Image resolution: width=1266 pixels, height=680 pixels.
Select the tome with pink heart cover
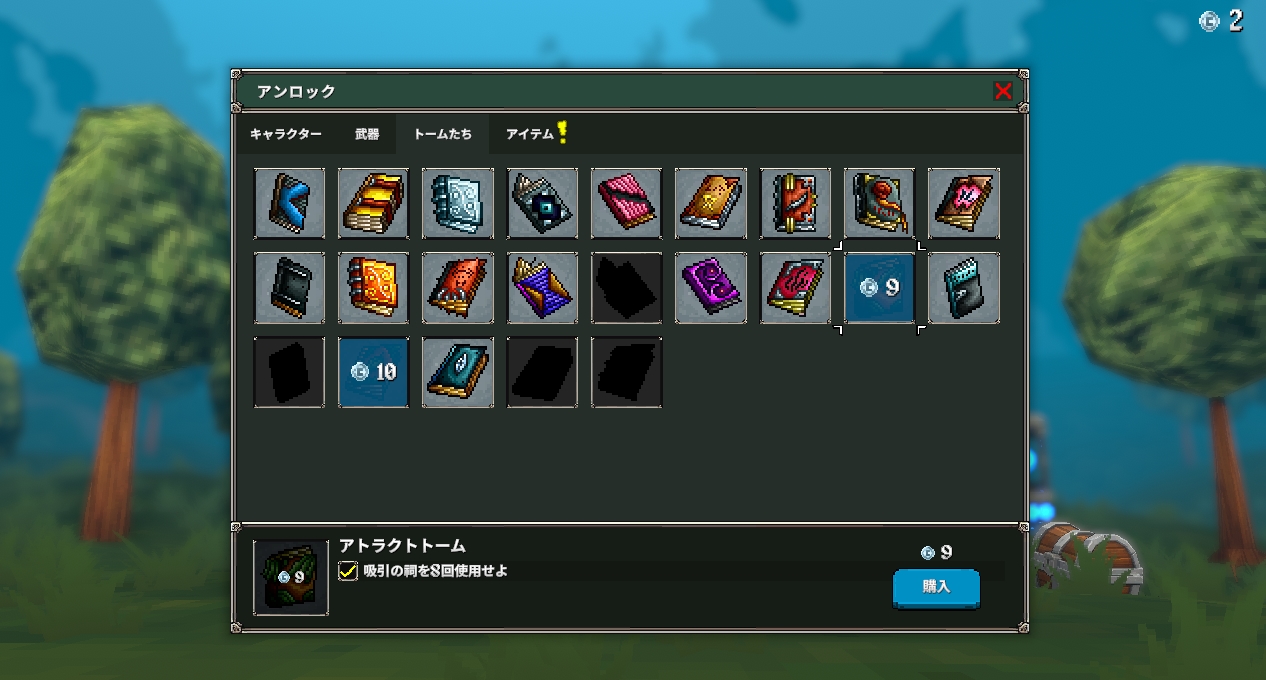pyautogui.click(x=963, y=204)
